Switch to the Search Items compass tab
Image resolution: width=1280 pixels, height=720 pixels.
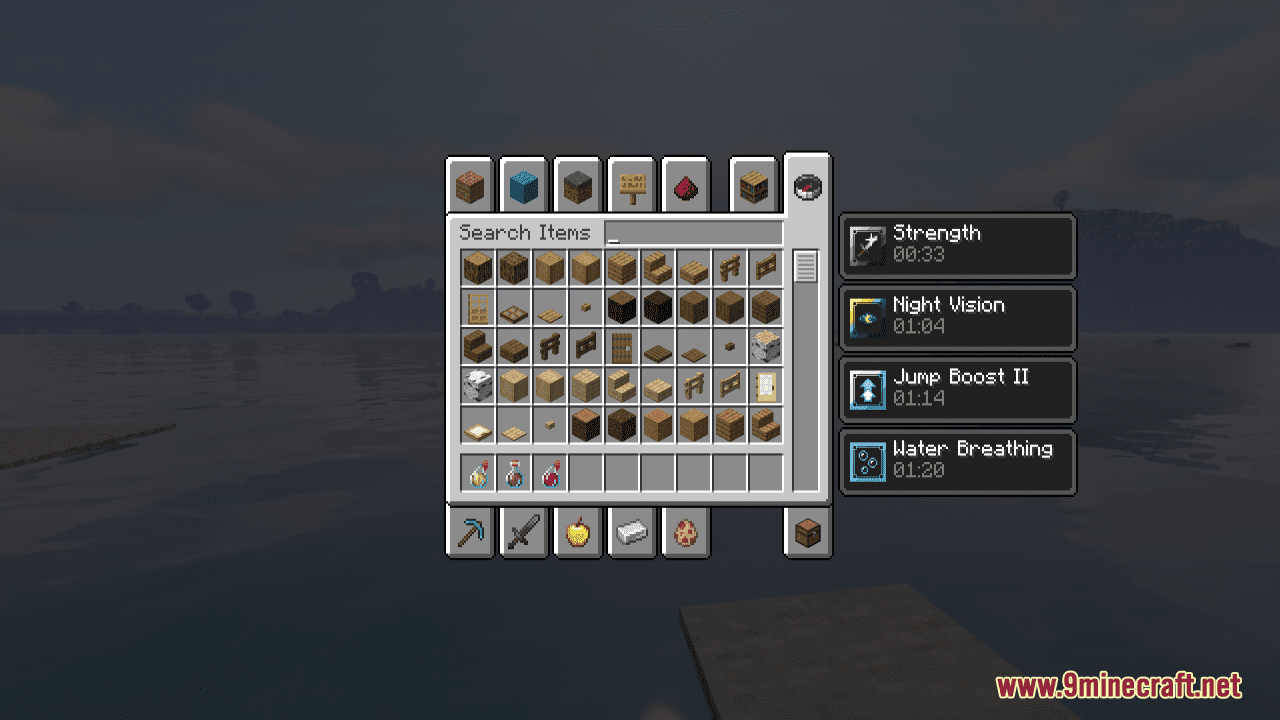pyautogui.click(x=806, y=186)
